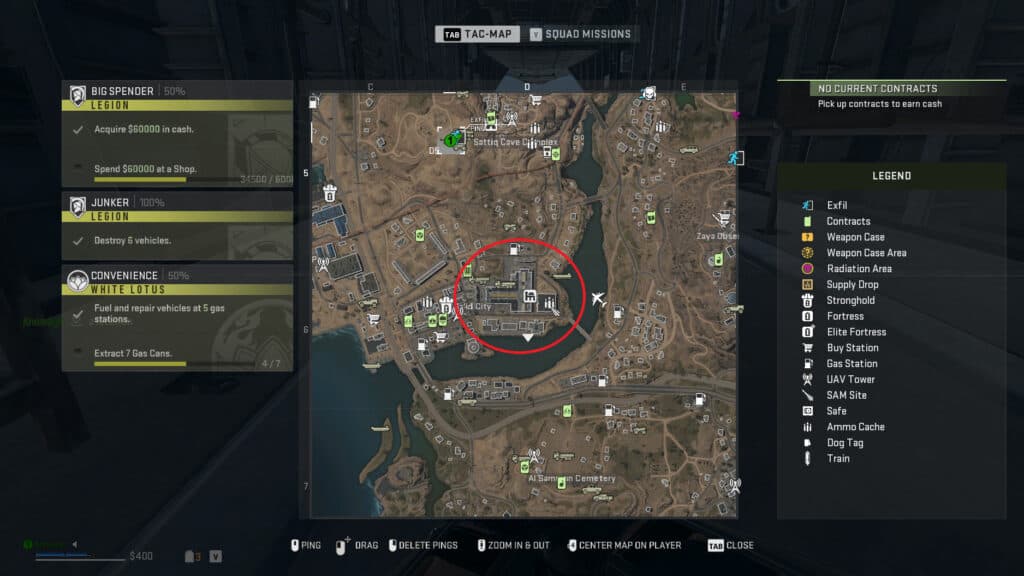1024x576 pixels.
Task: Select the UAV Tower legend entry
Action: coord(850,379)
